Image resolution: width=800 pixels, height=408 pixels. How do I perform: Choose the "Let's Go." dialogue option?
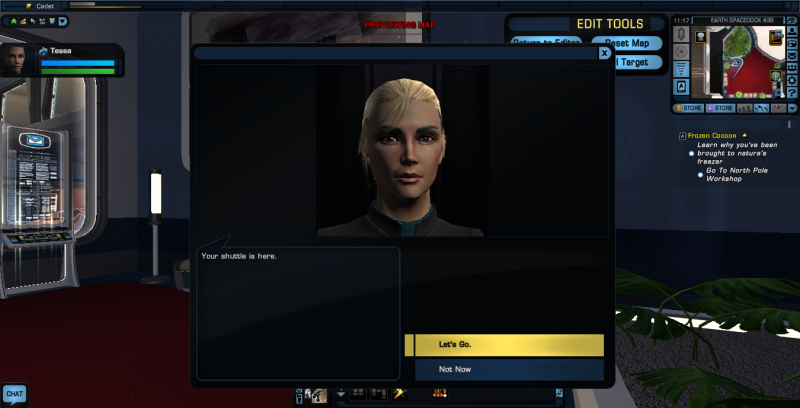[504, 345]
